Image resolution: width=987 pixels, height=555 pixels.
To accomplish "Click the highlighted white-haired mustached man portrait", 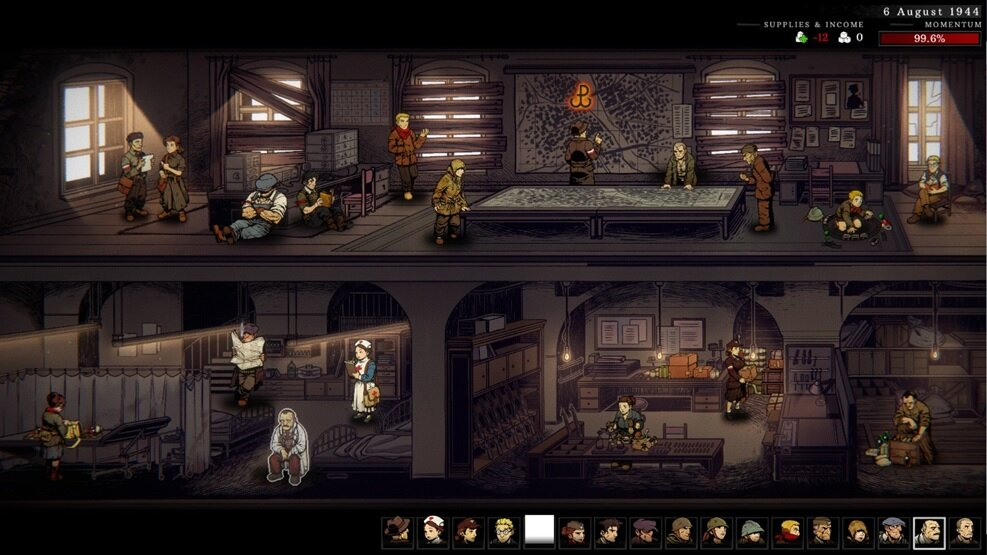I will coord(929,530).
